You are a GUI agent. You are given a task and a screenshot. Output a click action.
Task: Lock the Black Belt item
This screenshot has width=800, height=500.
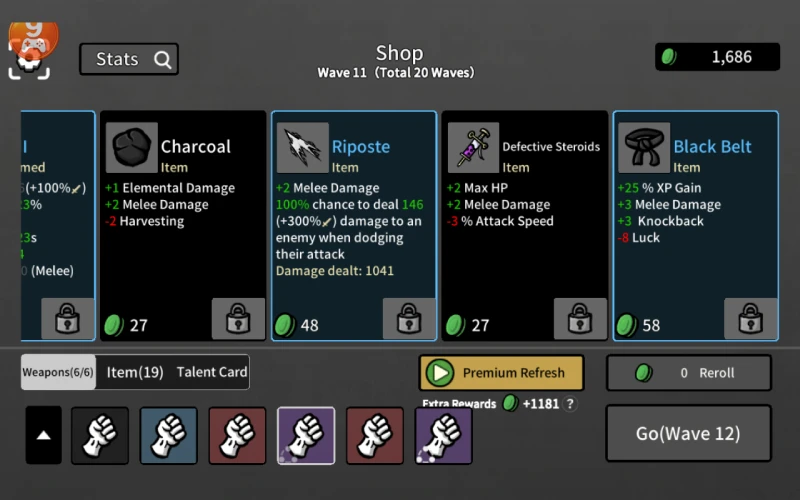click(x=751, y=320)
